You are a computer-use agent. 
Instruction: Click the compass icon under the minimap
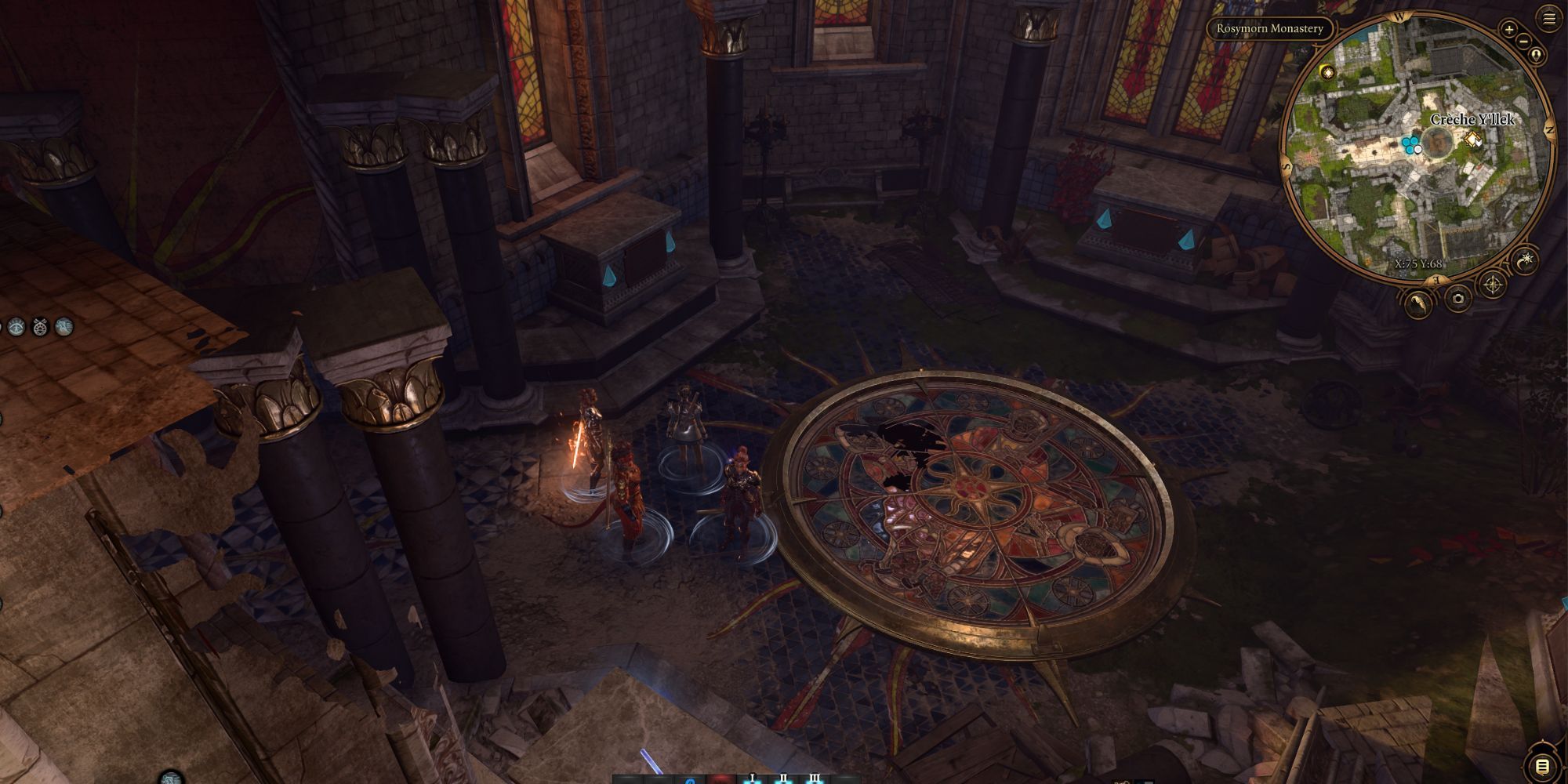(1493, 285)
